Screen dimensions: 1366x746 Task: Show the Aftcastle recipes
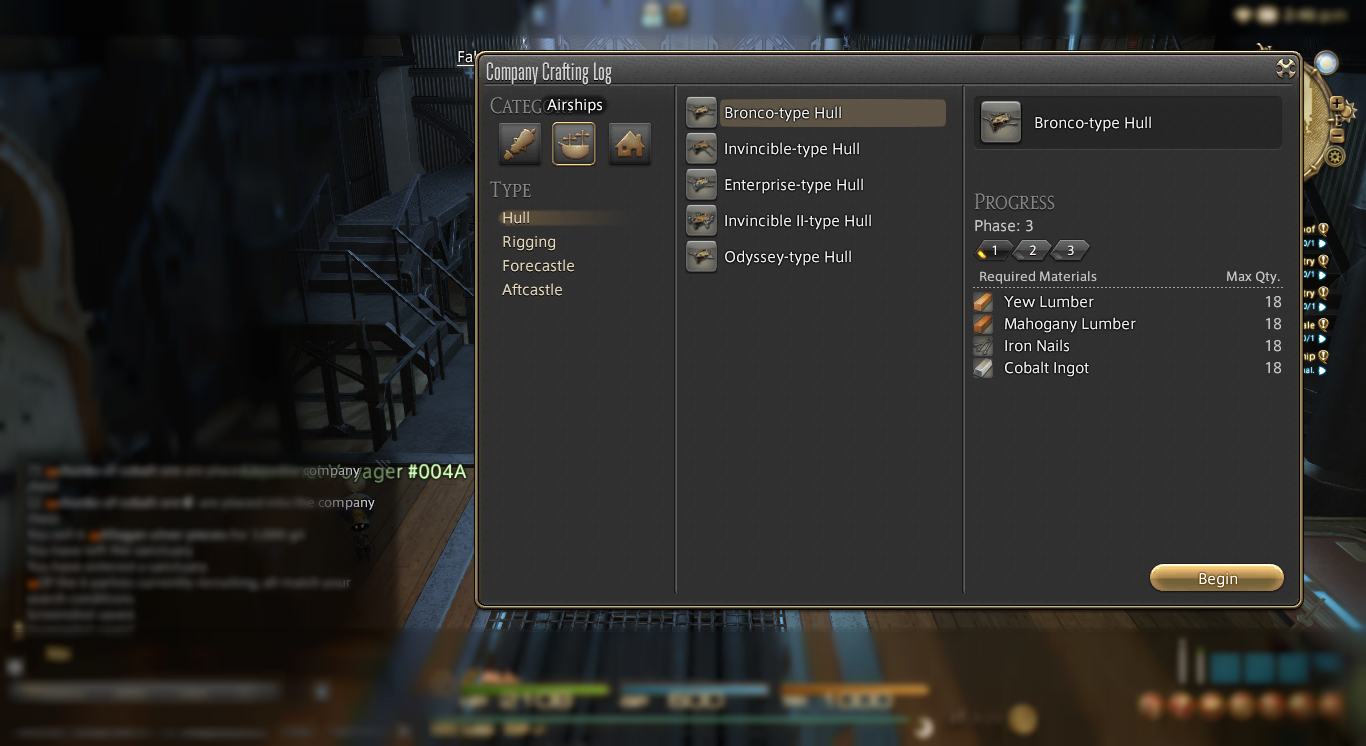click(x=532, y=290)
